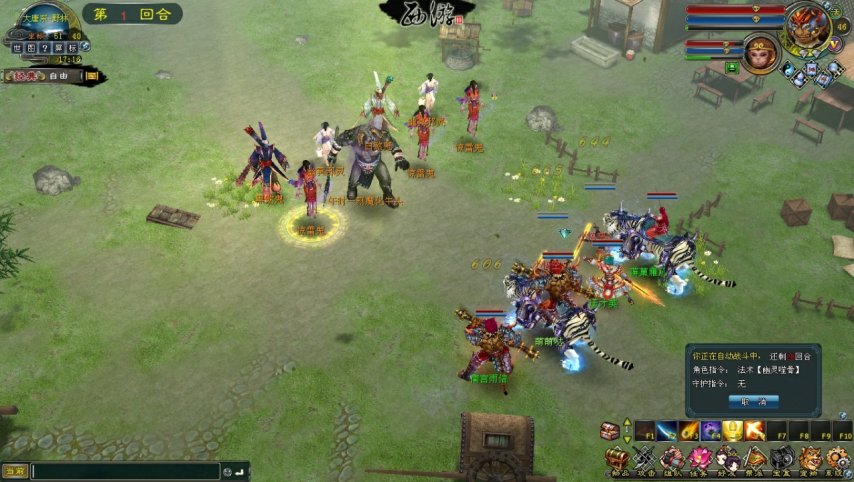854x482 pixels.
Task: Select the 攻击 crossed swords icon
Action: pyautogui.click(x=646, y=459)
